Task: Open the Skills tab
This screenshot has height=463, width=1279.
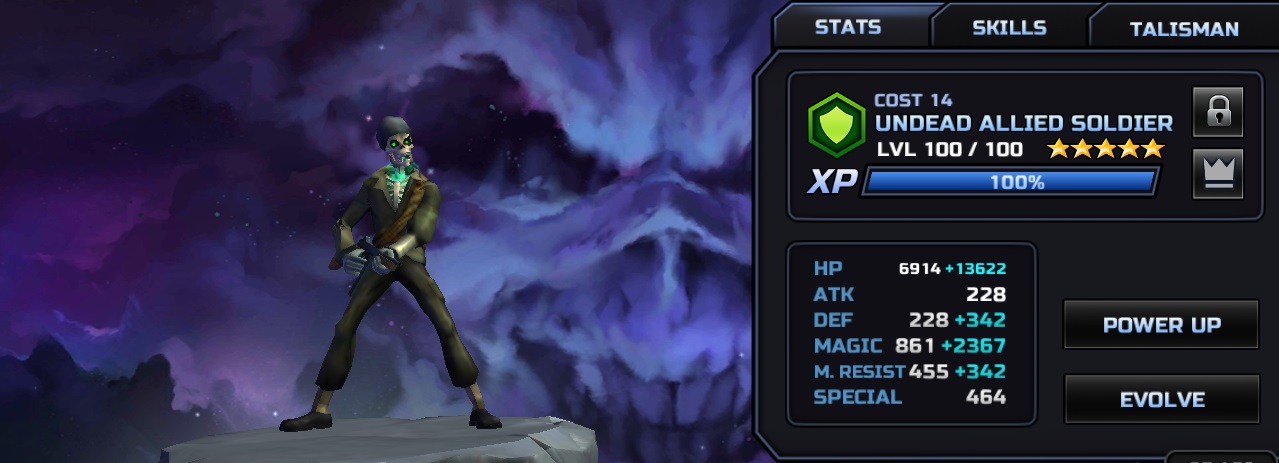Action: pyautogui.click(x=1009, y=28)
